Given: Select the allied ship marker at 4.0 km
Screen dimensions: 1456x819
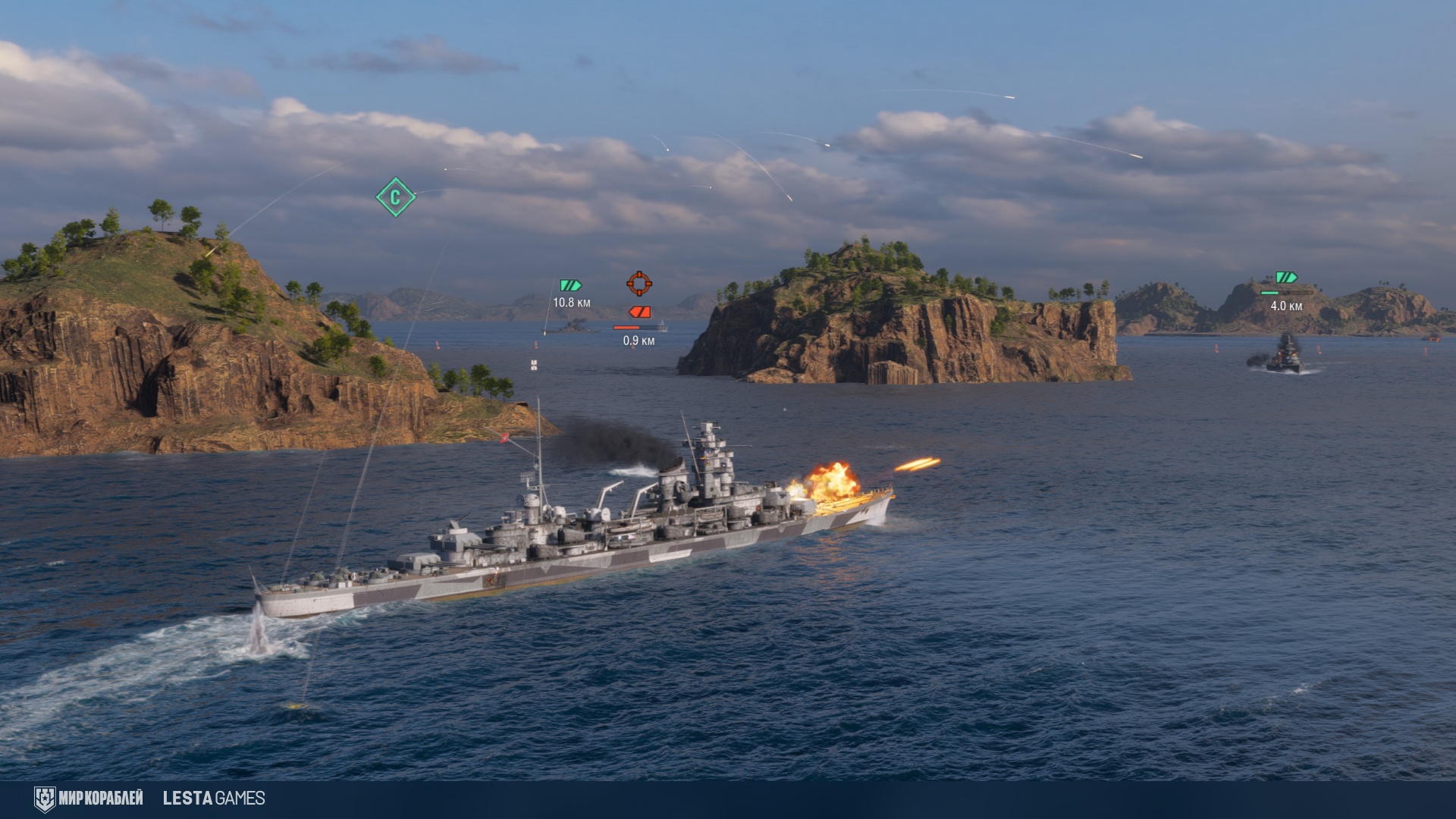Looking at the screenshot, I should tap(1286, 278).
